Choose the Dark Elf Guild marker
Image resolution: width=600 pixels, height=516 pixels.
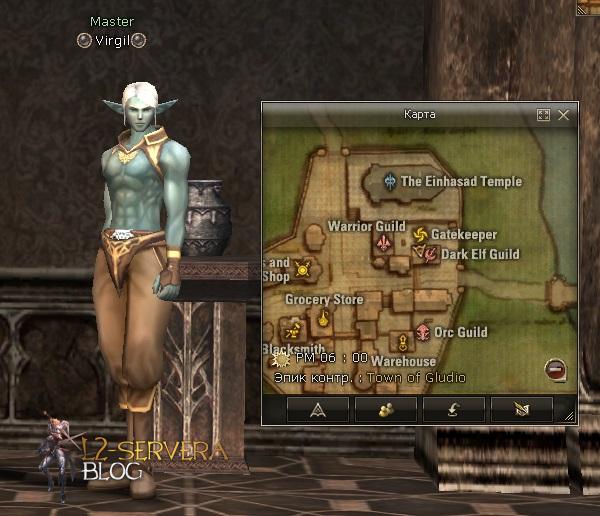429,254
